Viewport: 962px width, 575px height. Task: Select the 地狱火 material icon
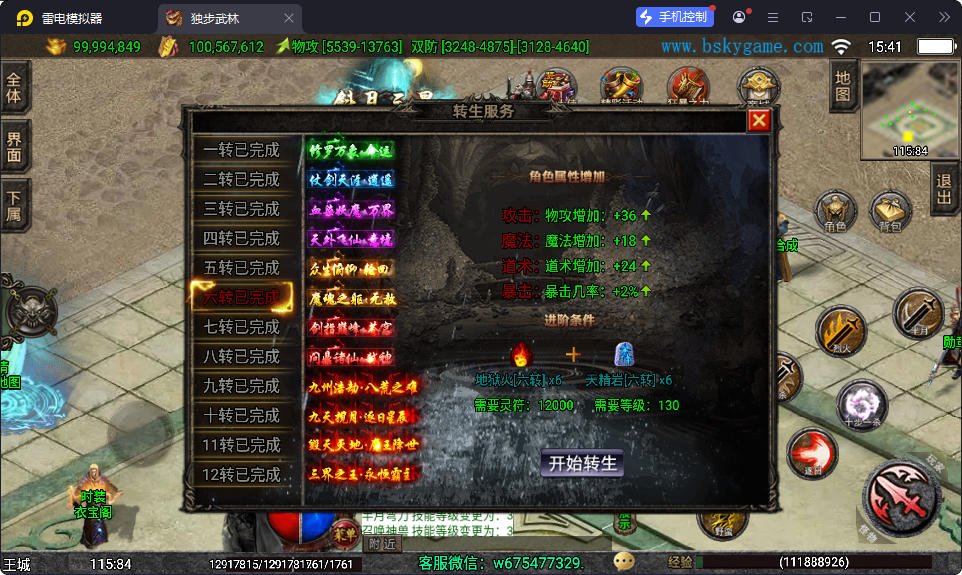(520, 355)
